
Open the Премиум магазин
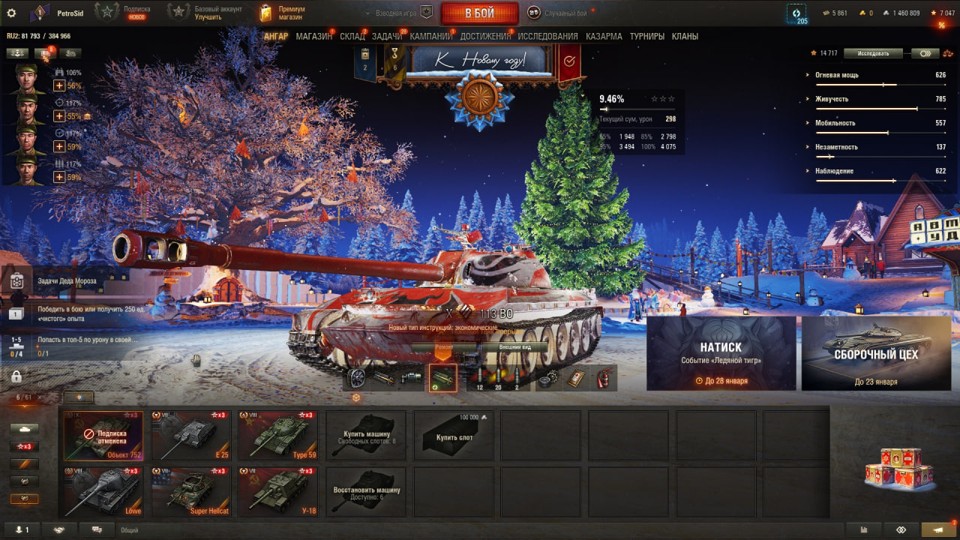281,13
